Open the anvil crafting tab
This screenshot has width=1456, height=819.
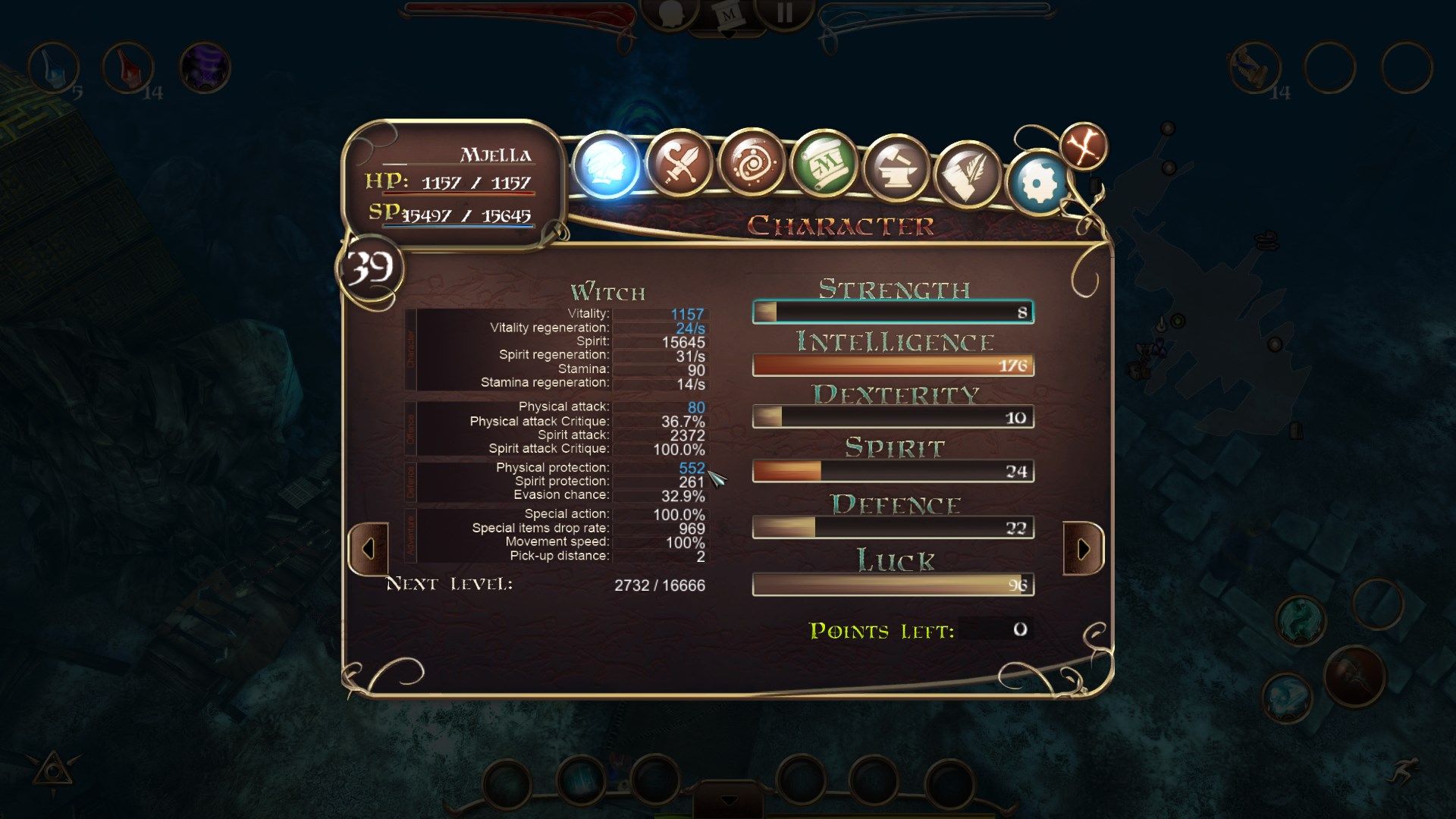click(x=896, y=167)
